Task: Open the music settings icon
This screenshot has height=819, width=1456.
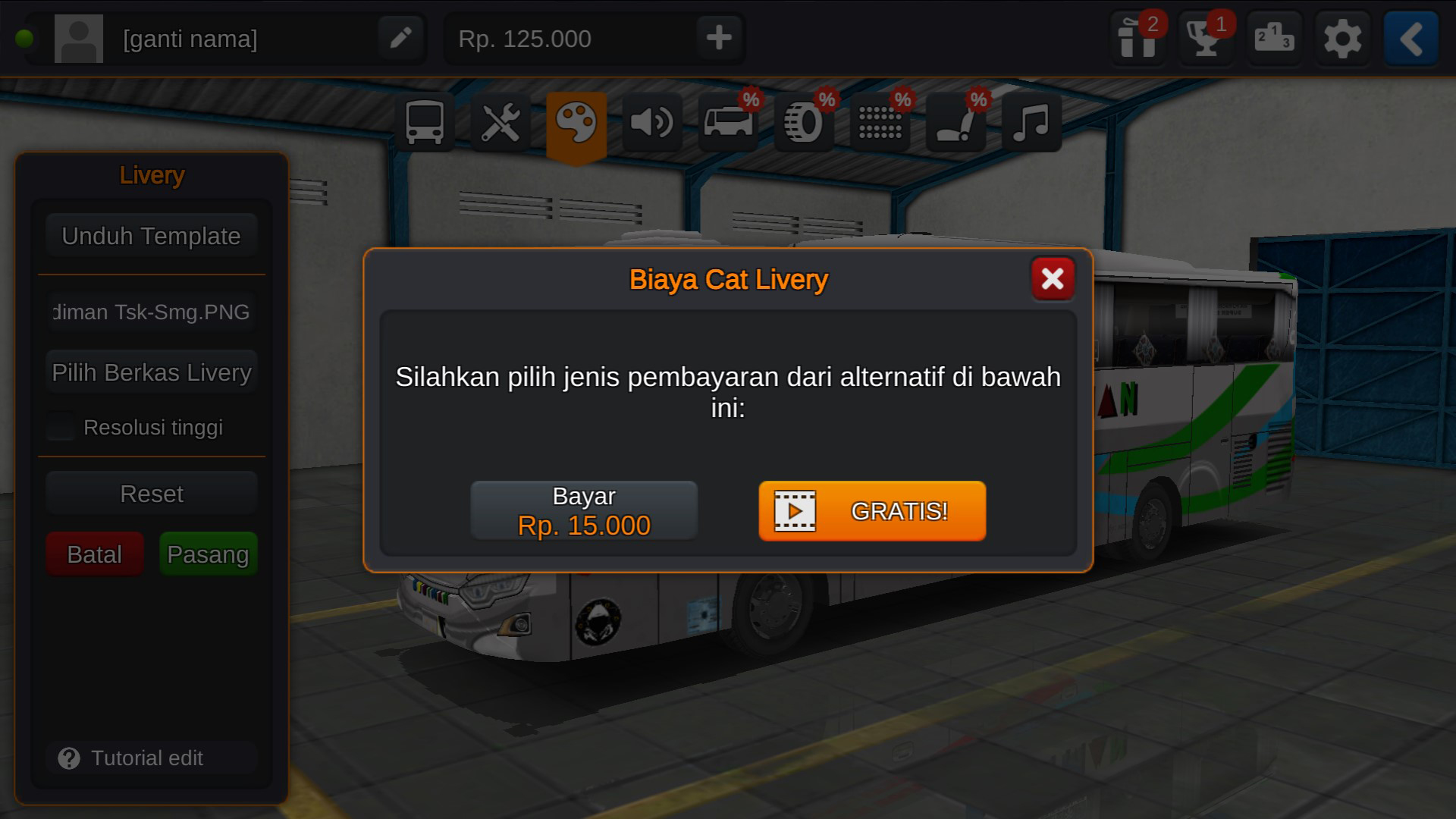Action: coord(1029,121)
